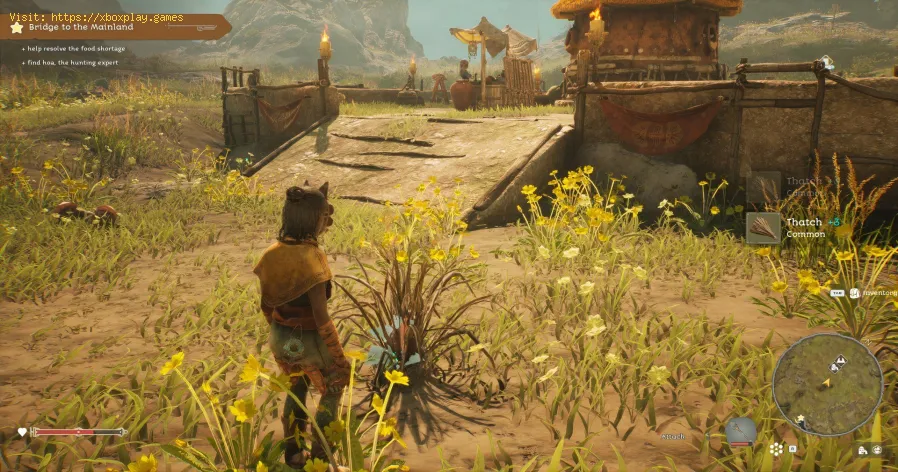Open the flower-shaped radial menu icon

[x=777, y=449]
